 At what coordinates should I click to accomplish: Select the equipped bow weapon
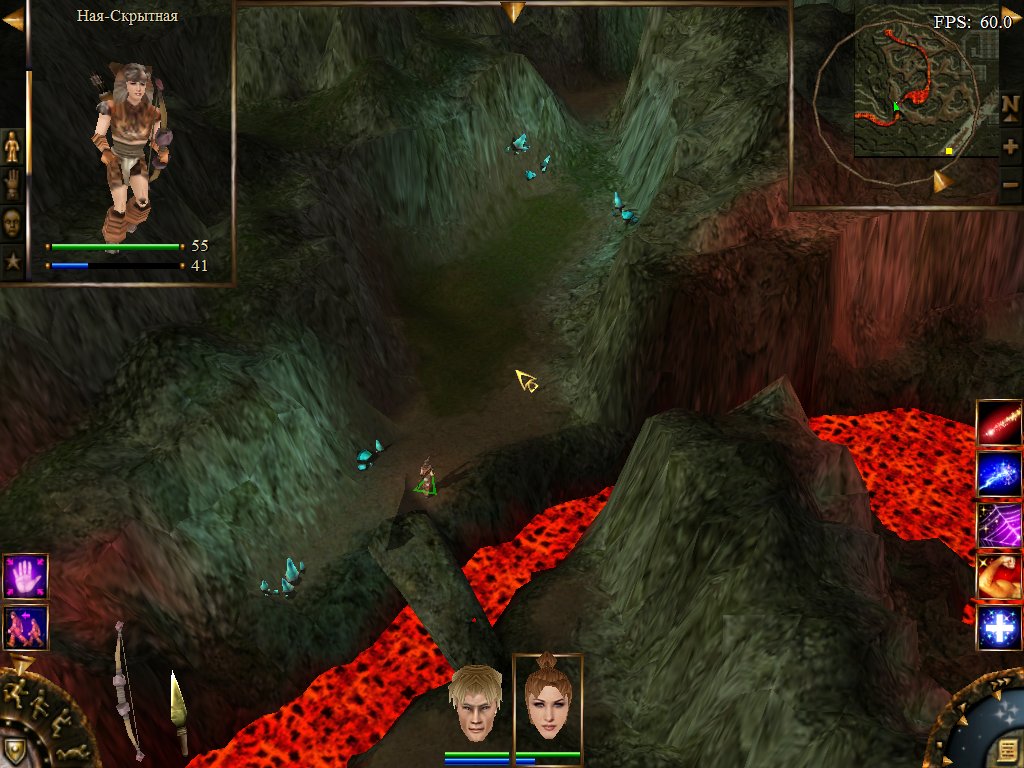125,688
